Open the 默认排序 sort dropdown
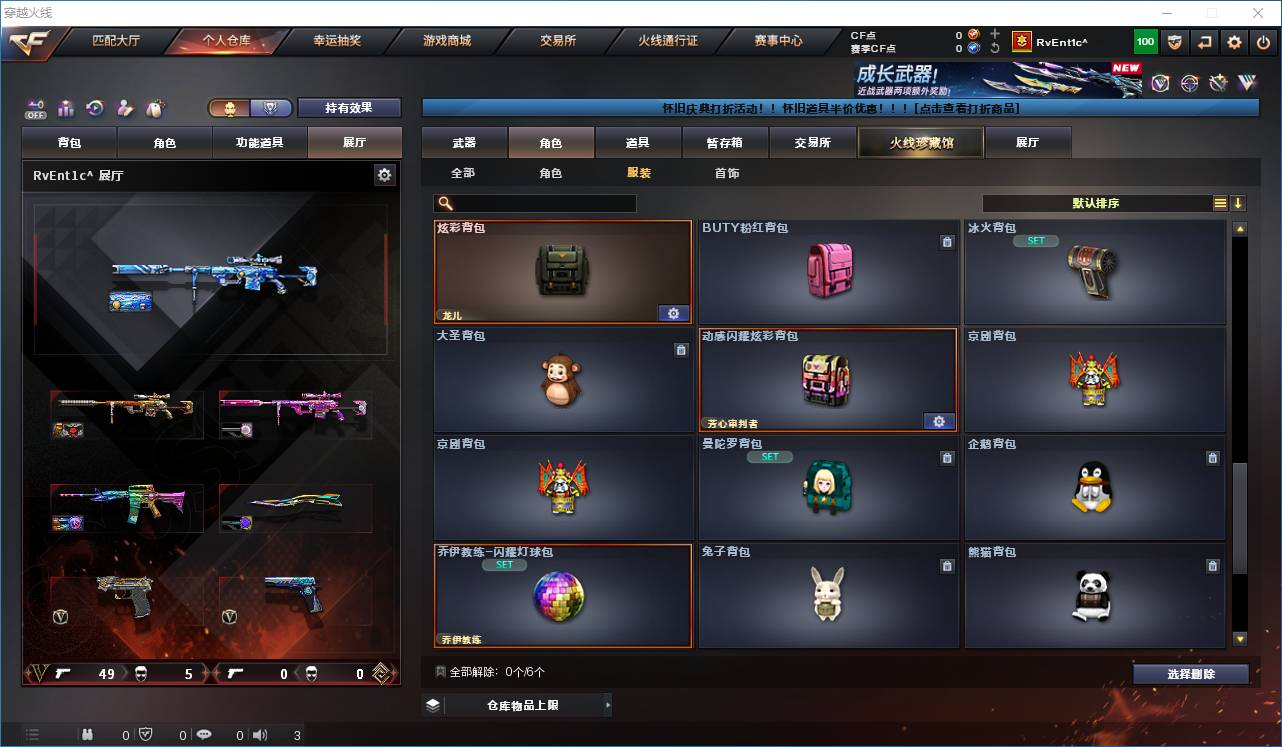The width and height of the screenshot is (1282, 747). [x=1095, y=203]
